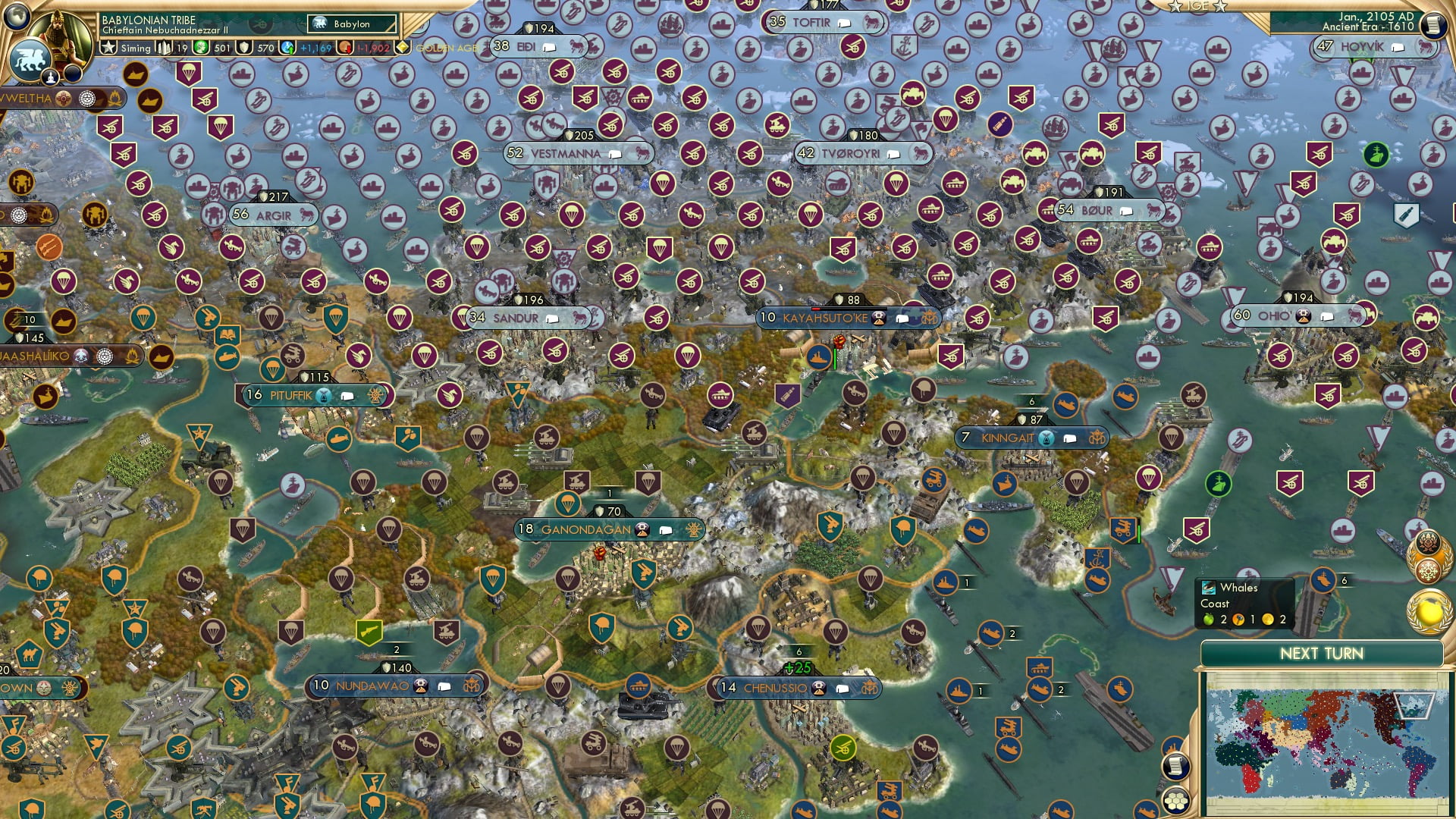Image resolution: width=1456 pixels, height=819 pixels.
Task: Expand the Hoyvík city banner
Action: [1398, 48]
